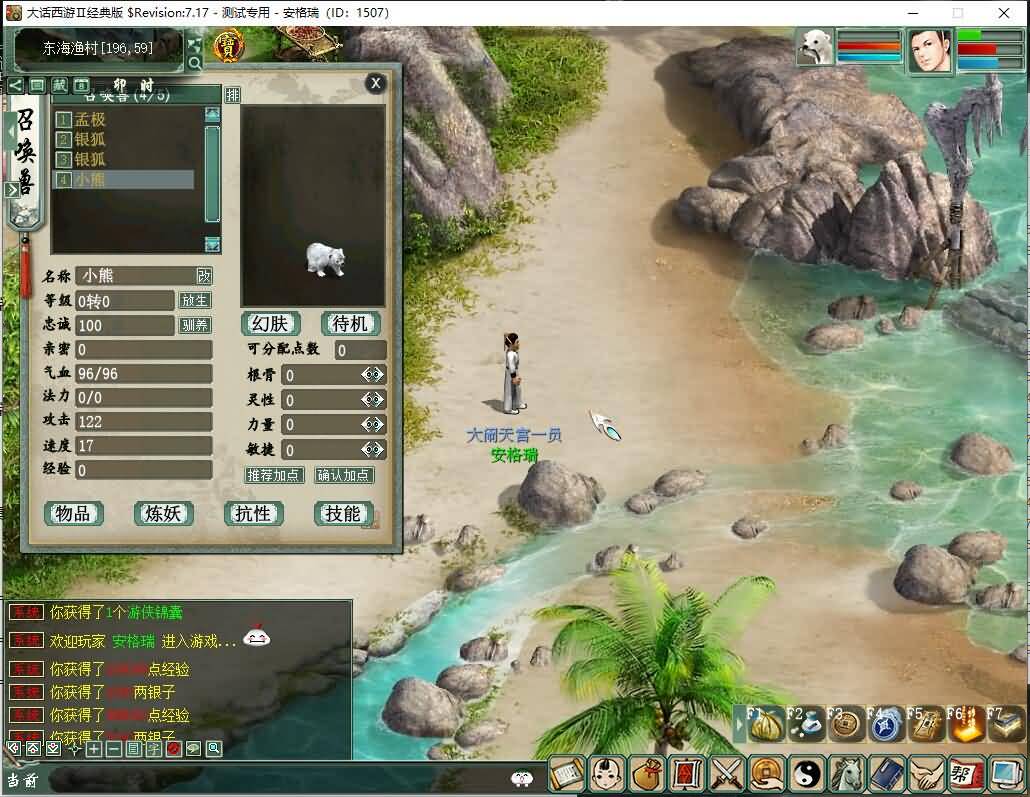Image resolution: width=1030 pixels, height=797 pixels.
Task: Show the pet's 抗性 stats
Action: tap(253, 514)
